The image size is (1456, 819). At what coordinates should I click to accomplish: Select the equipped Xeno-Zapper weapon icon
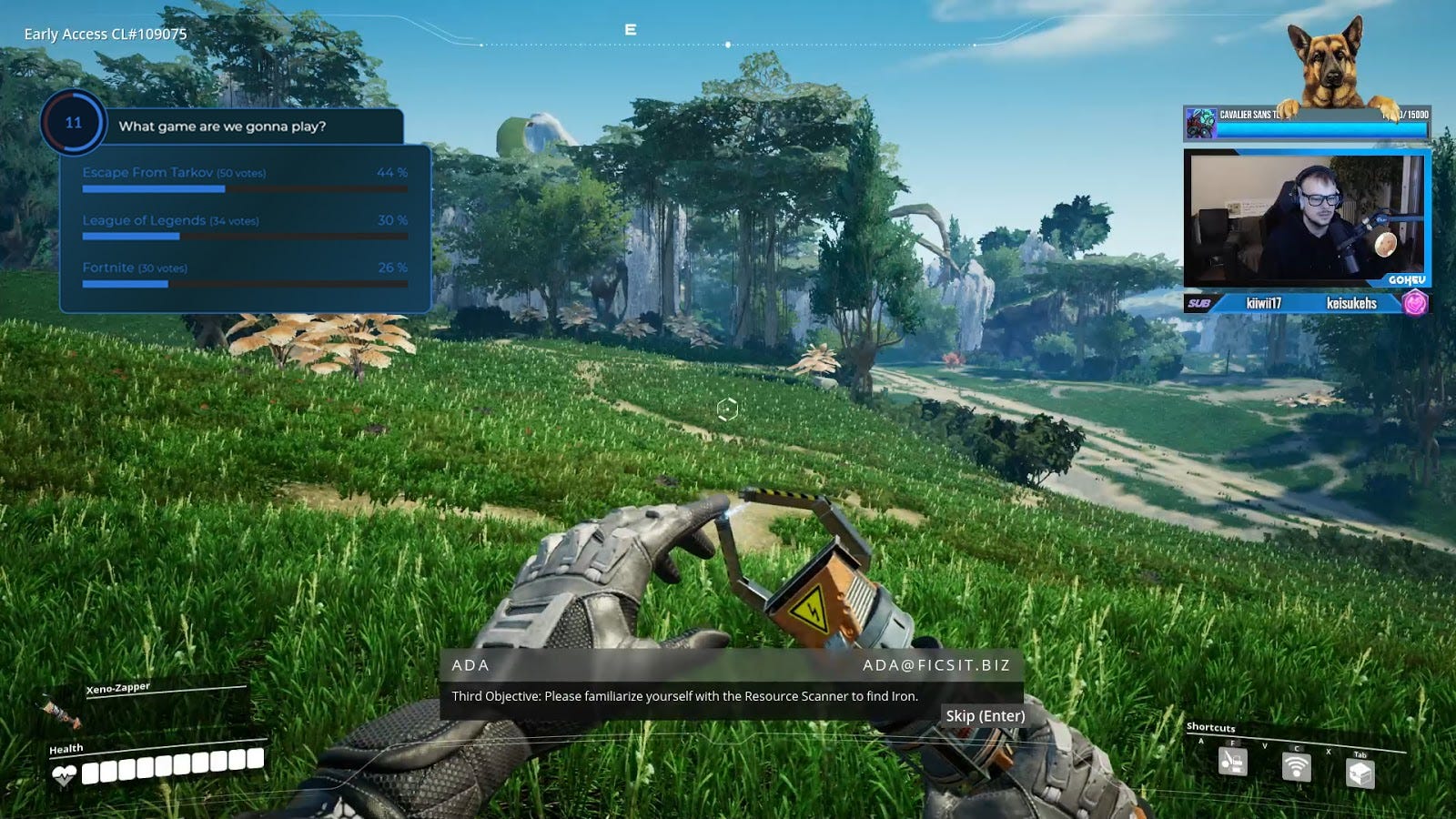(x=60, y=710)
